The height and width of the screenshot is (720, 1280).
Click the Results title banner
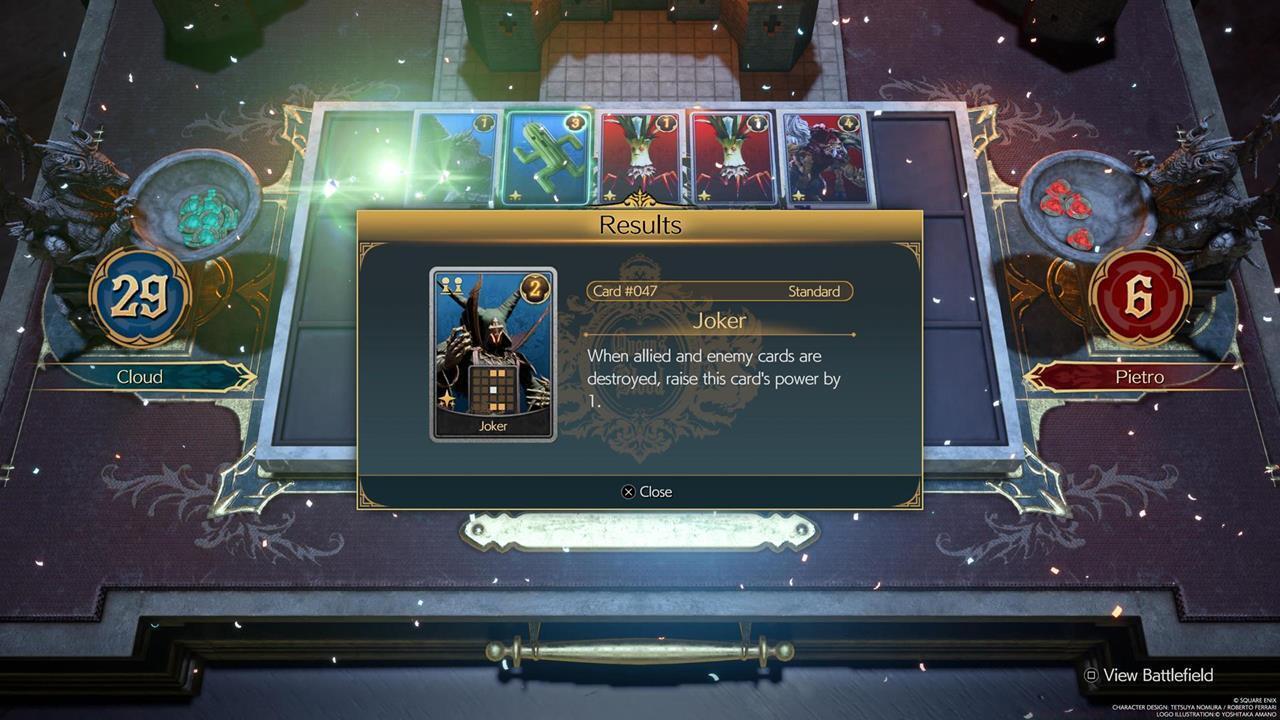click(639, 226)
